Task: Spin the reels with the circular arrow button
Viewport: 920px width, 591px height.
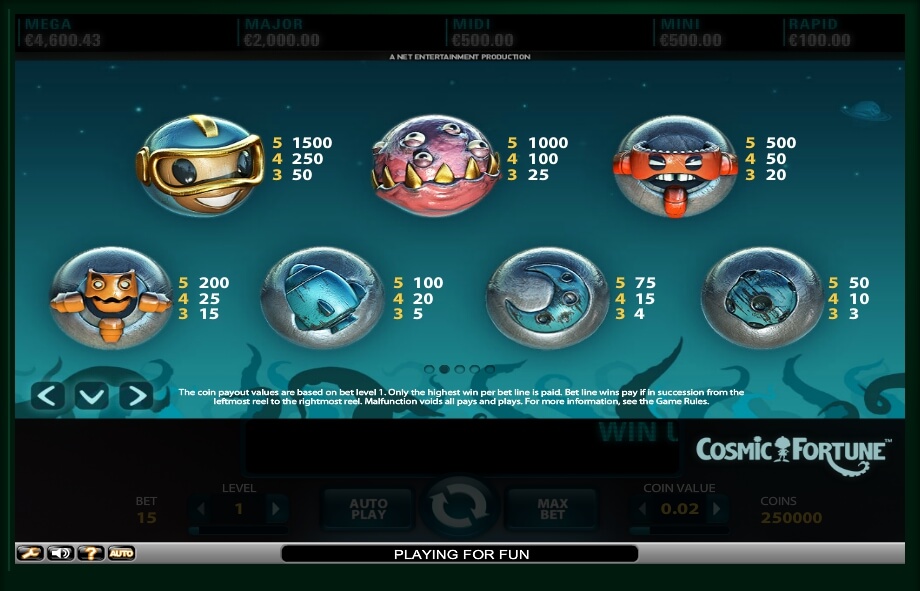Action: [x=460, y=509]
